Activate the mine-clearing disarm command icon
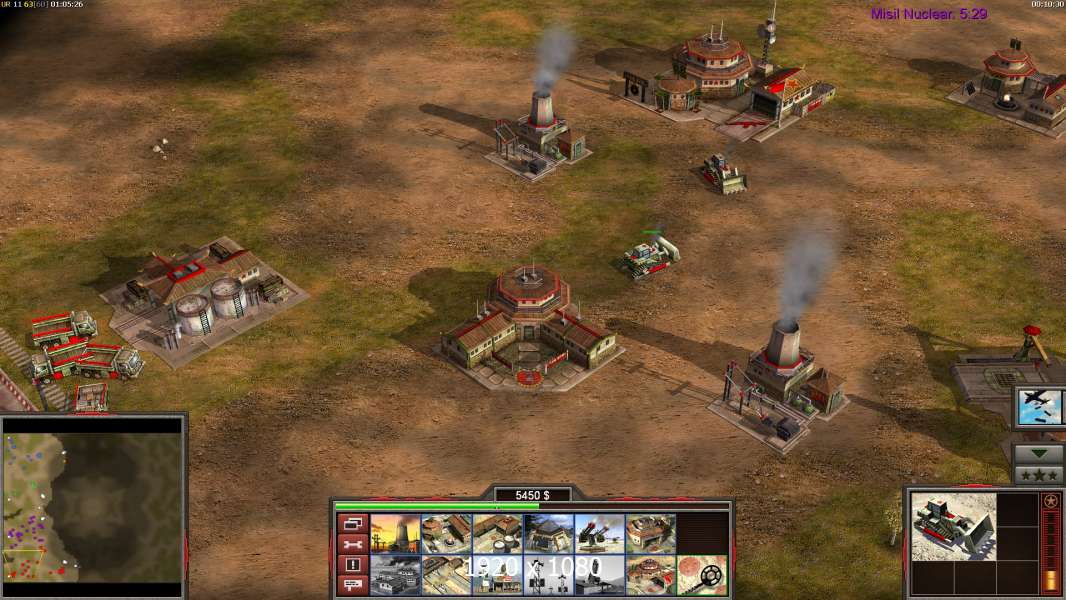Image resolution: width=1066 pixels, height=600 pixels. pos(701,574)
